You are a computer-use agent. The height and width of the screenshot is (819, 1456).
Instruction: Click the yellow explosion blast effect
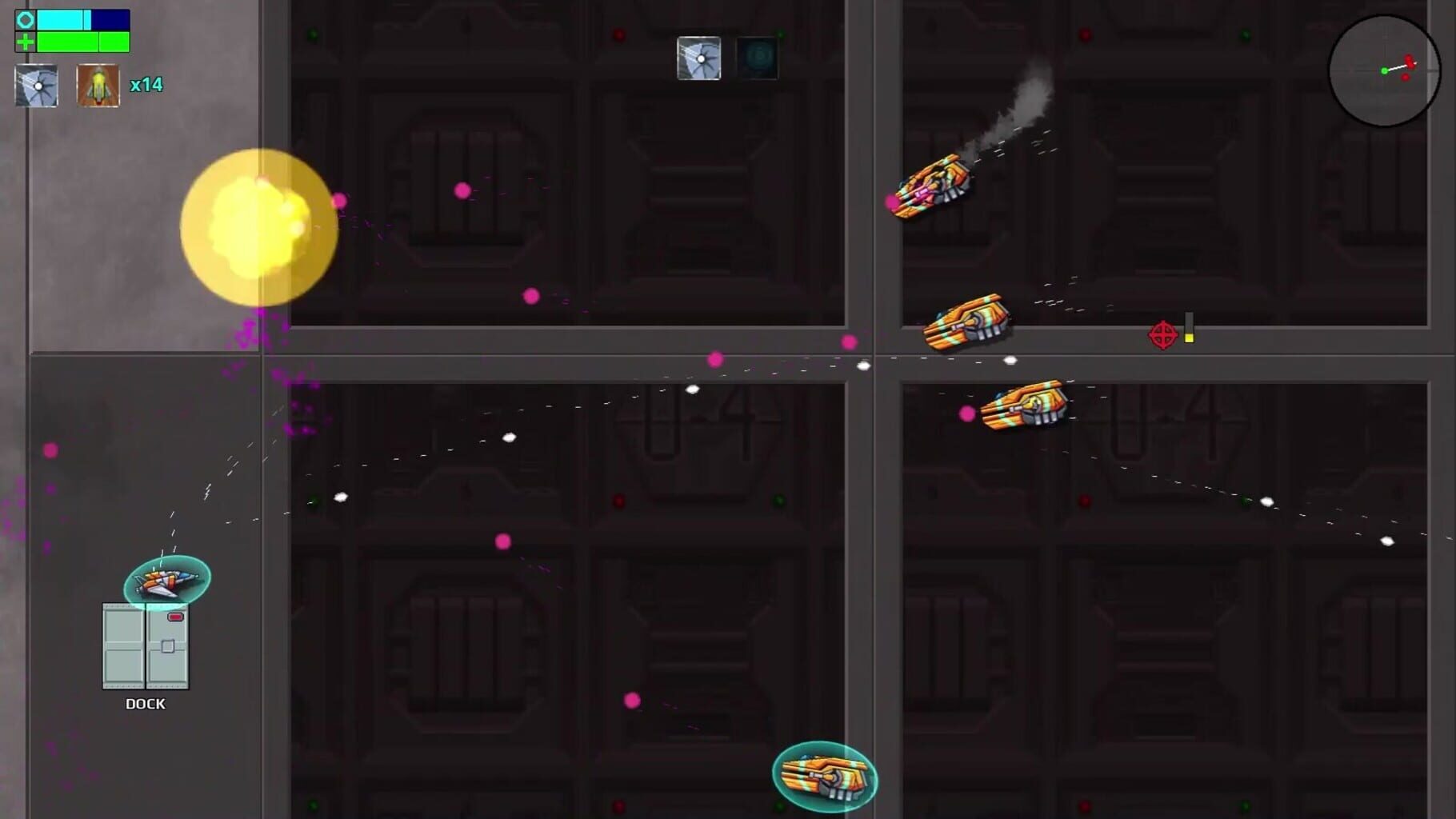point(258,228)
